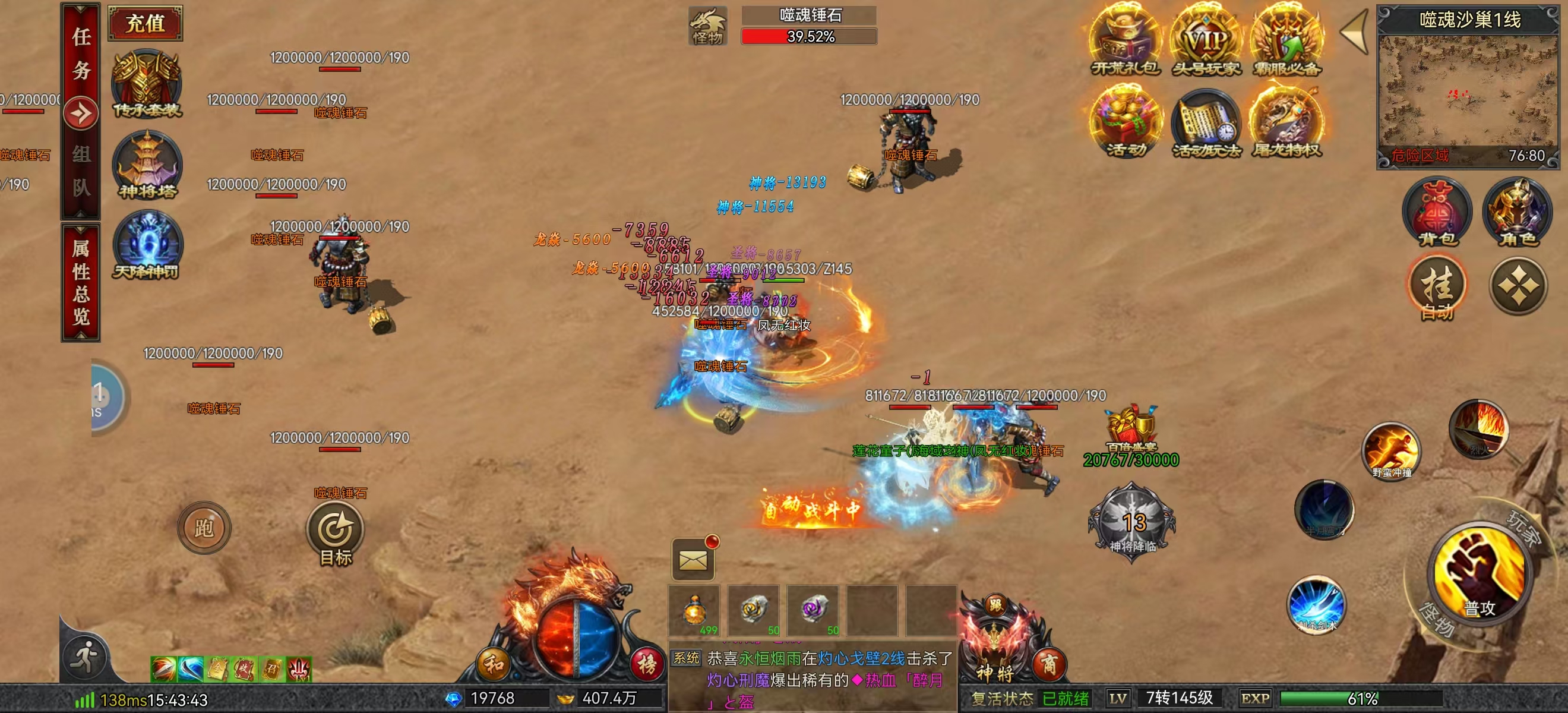
Task: Tap the 目标 target switch button
Action: click(x=335, y=533)
